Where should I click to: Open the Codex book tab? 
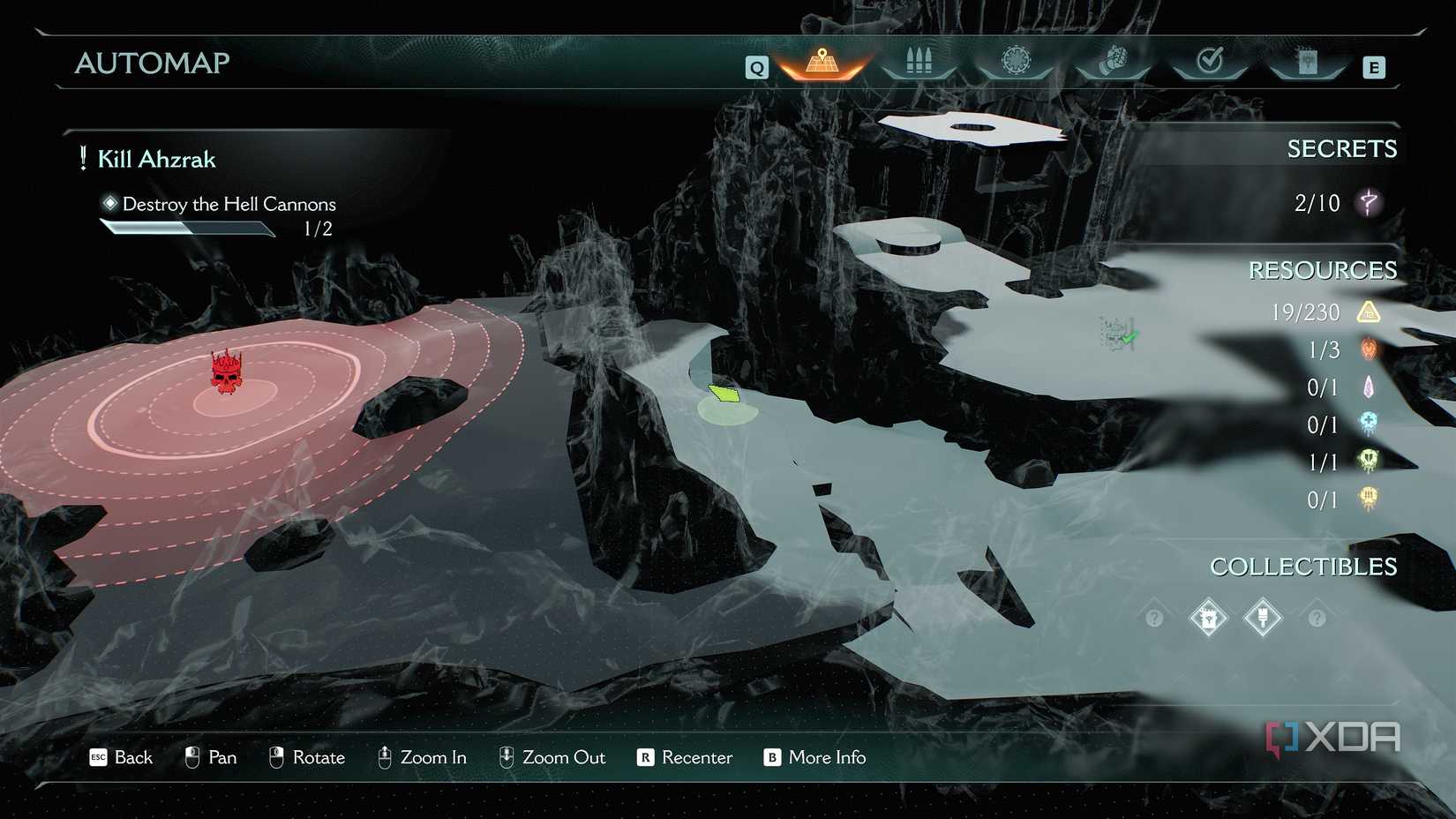[1308, 63]
